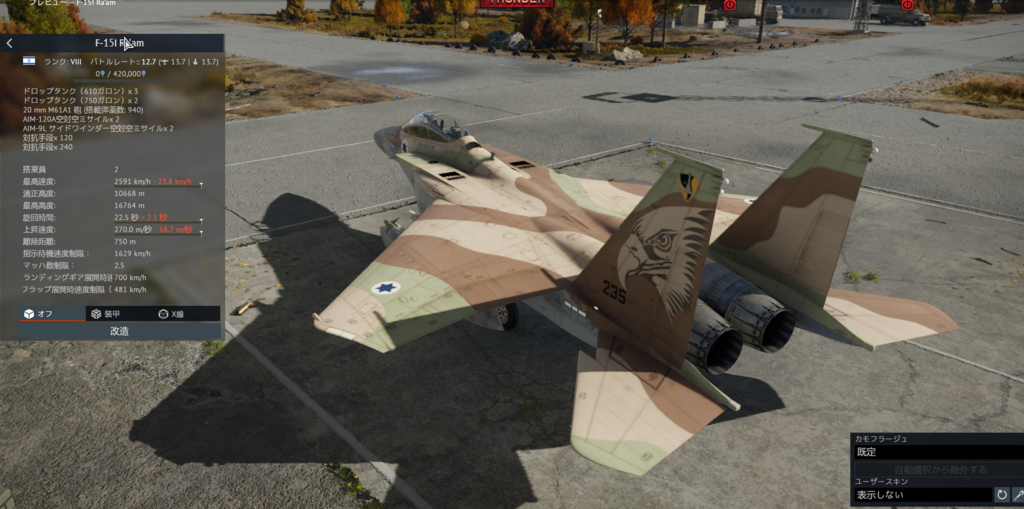Viewport: 1024px width, 509px height.
Task: Refresh user skins with the circular arrow
Action: pyautogui.click(x=1001, y=495)
